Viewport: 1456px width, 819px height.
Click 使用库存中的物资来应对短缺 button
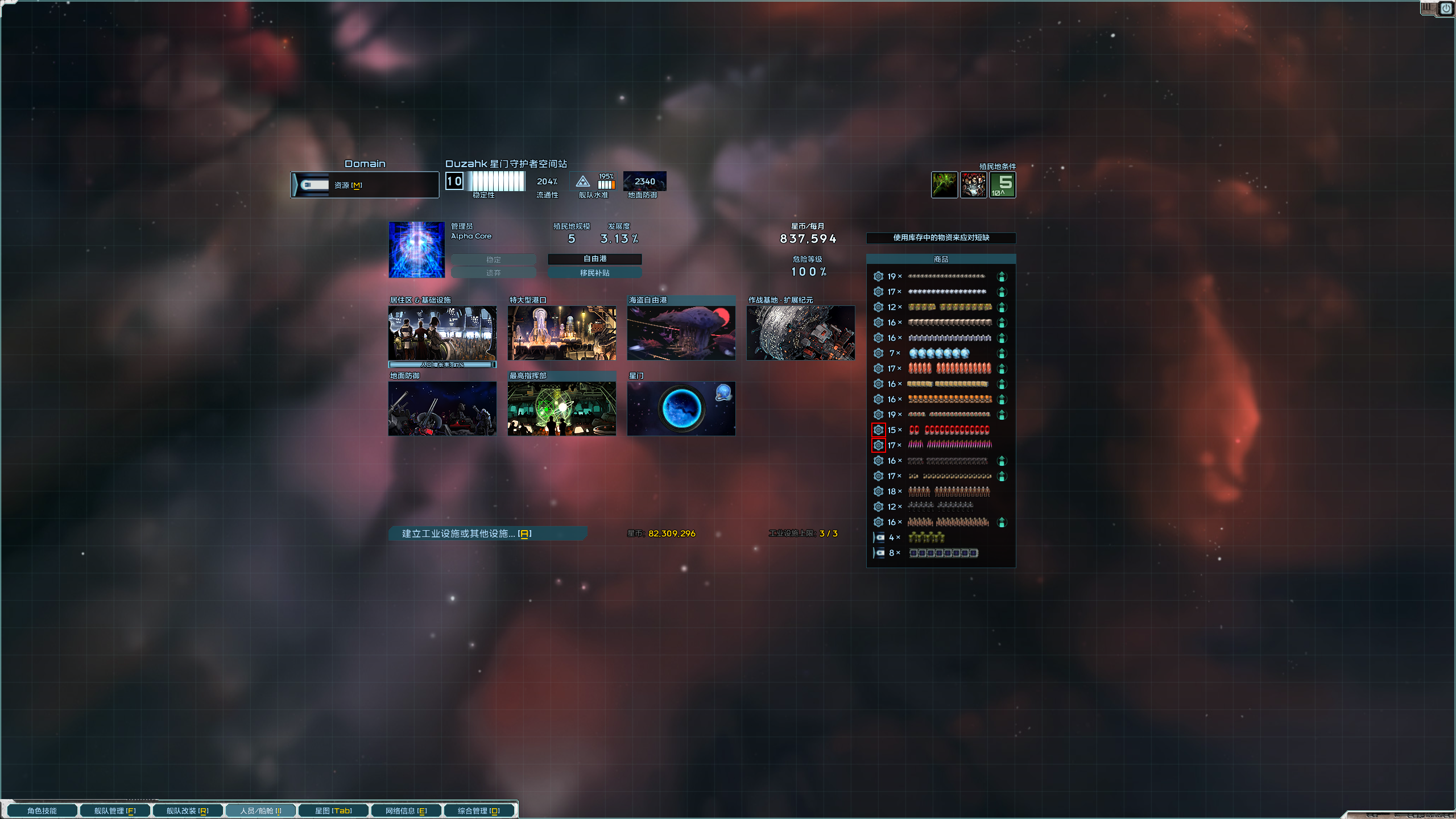[941, 238]
